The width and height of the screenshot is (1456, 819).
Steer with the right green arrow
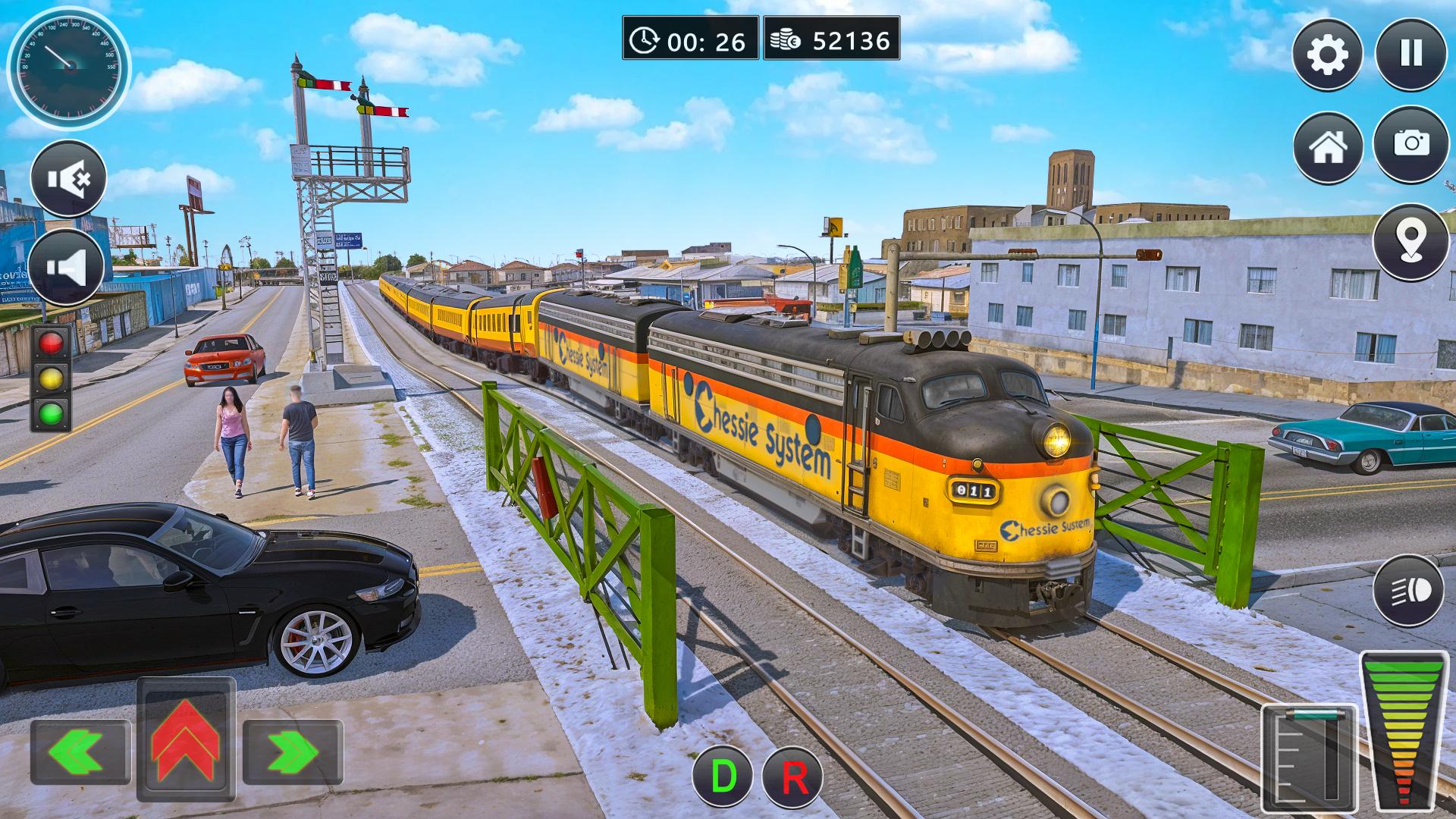(293, 752)
